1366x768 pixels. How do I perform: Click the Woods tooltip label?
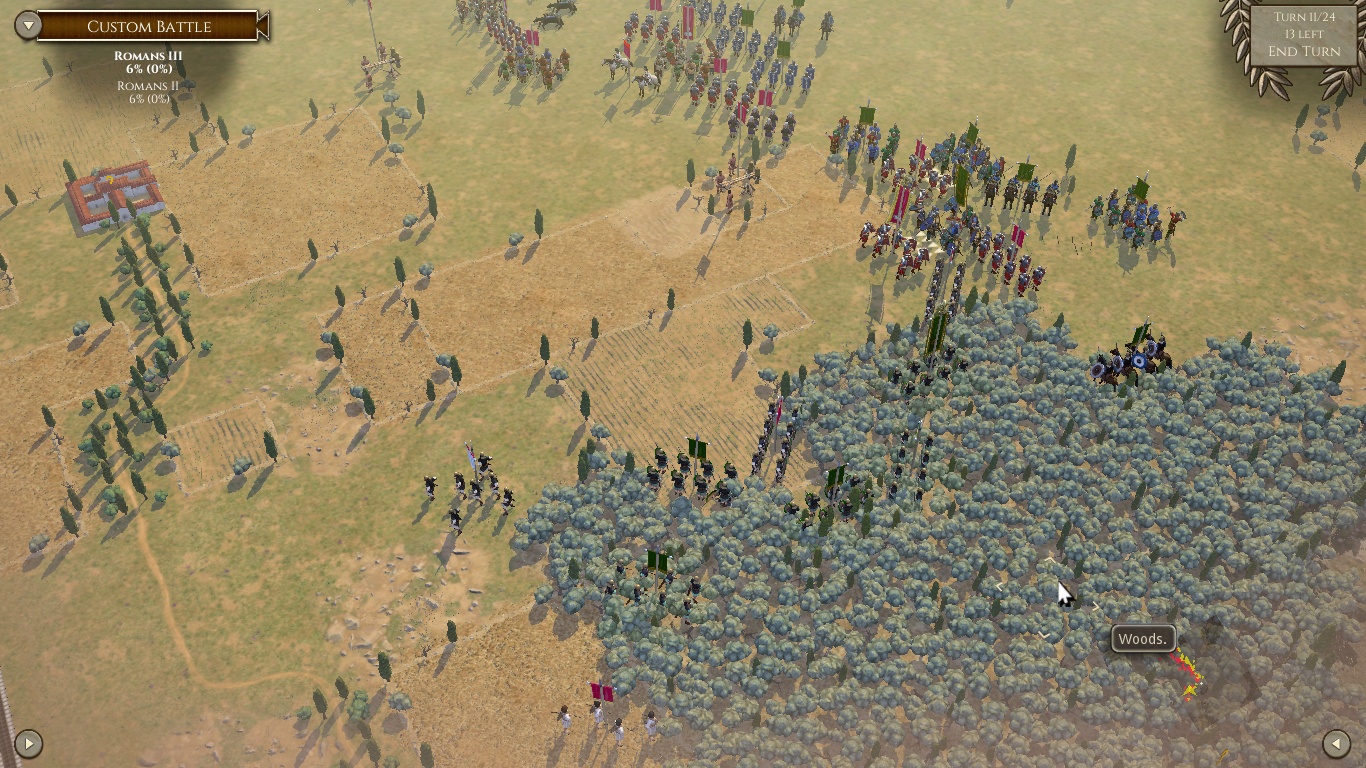point(1143,638)
